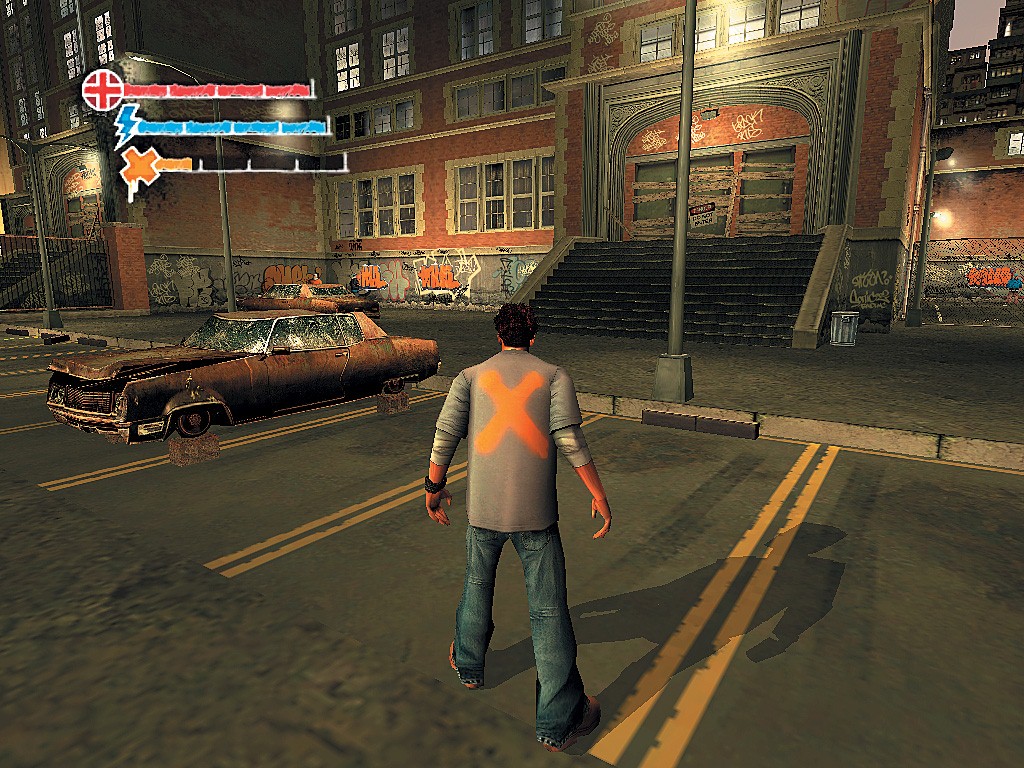Click the orange X meter icon

point(140,165)
